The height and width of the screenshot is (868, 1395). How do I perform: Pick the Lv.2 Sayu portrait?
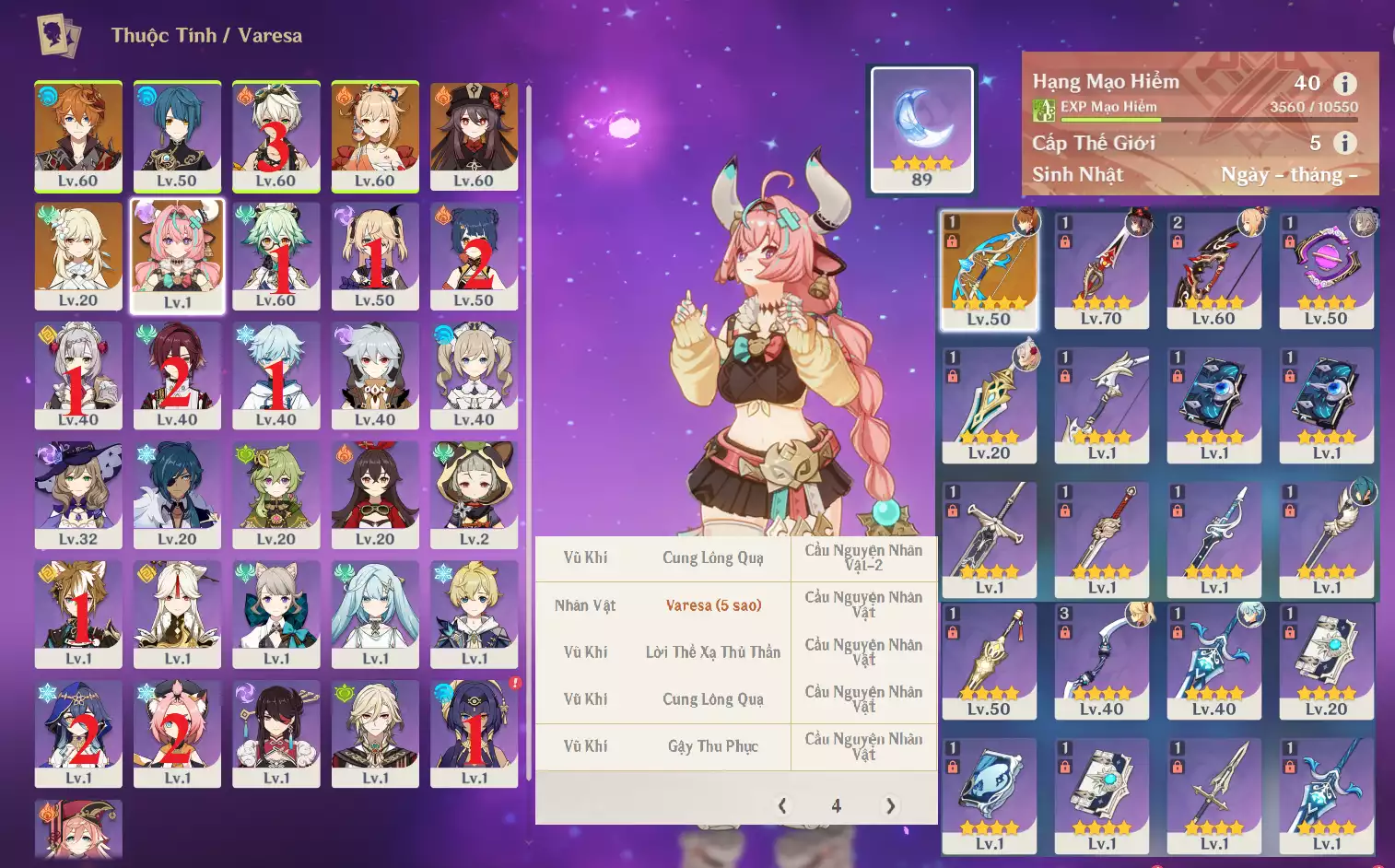click(474, 495)
